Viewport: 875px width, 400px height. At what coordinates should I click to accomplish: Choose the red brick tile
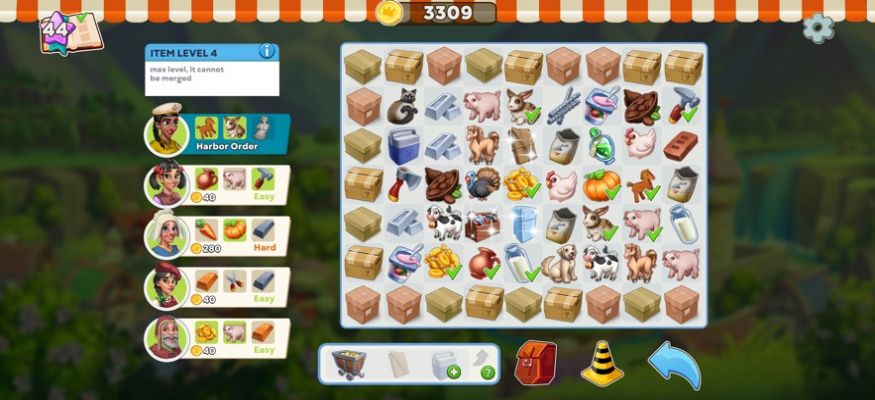coord(683,145)
